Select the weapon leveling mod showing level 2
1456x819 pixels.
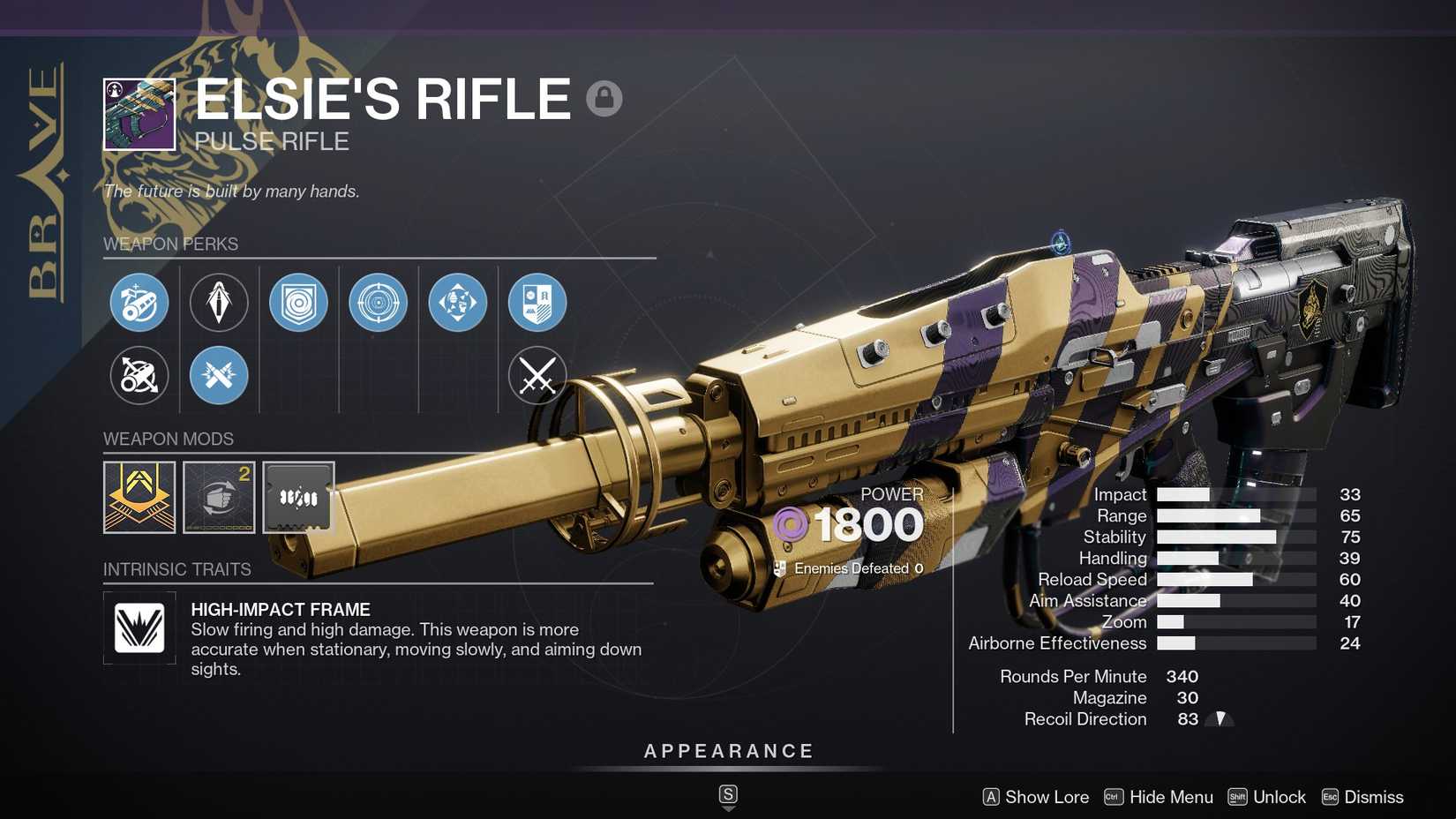tap(219, 497)
